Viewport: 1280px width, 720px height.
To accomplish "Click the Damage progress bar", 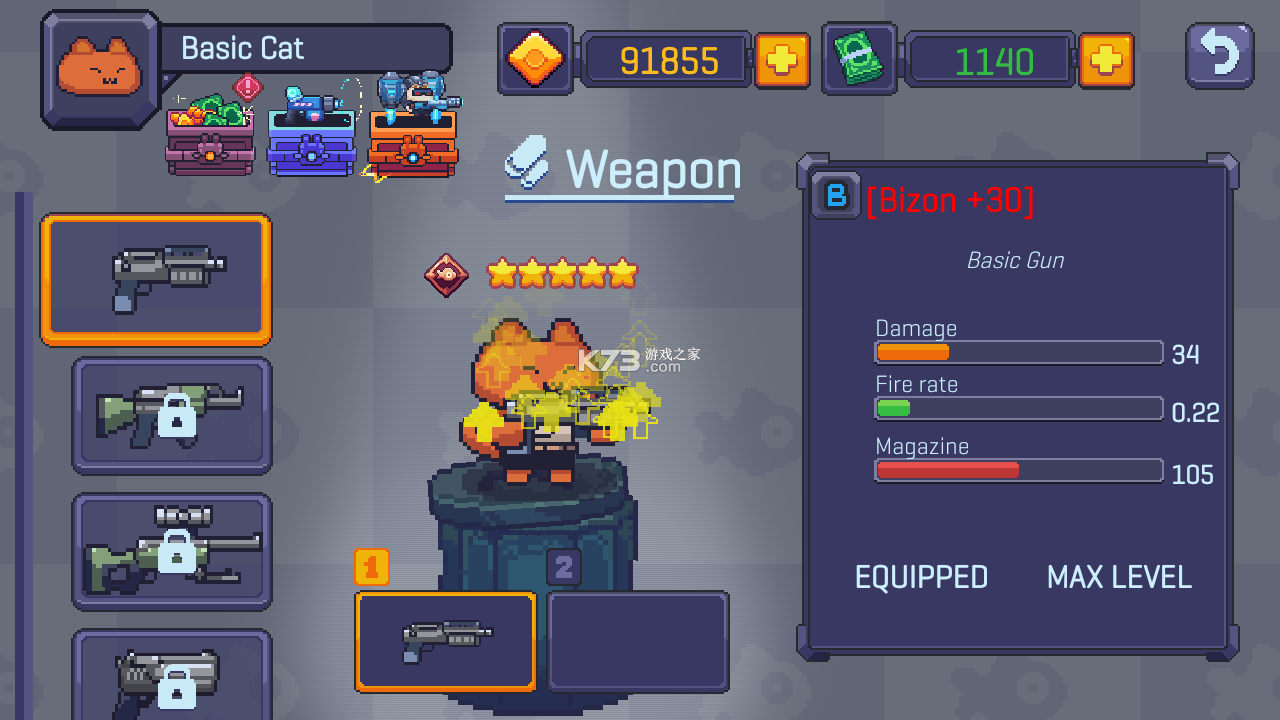I will (1018, 352).
